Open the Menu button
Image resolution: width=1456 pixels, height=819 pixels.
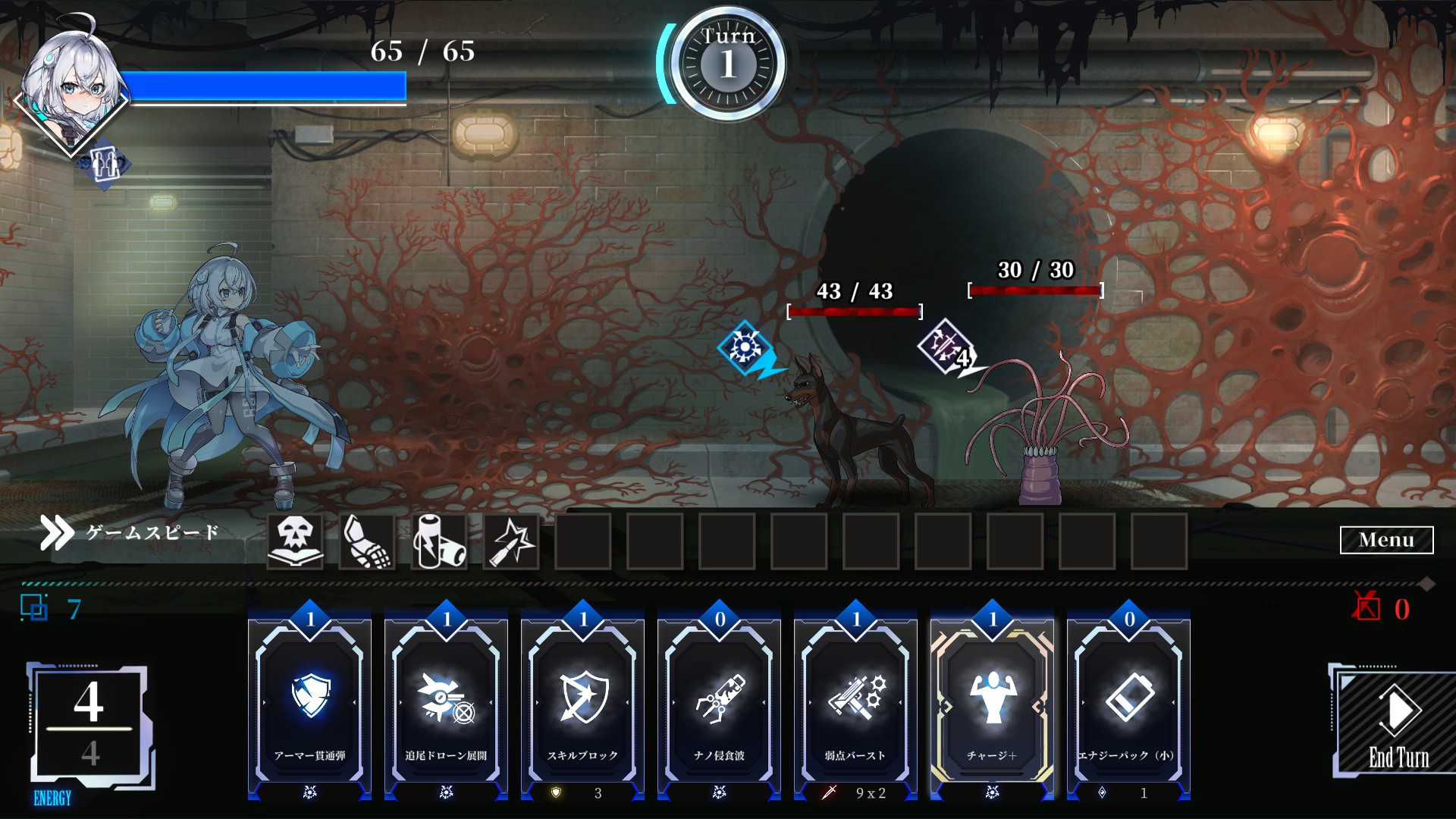point(1386,540)
